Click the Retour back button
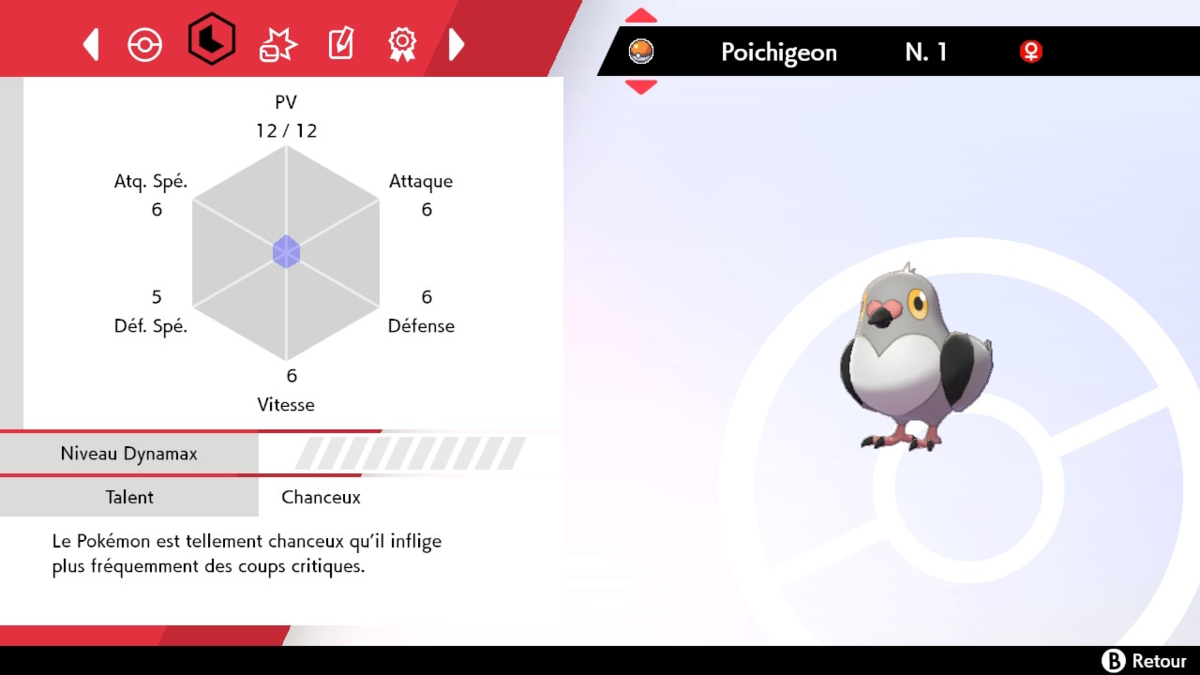 point(1143,660)
